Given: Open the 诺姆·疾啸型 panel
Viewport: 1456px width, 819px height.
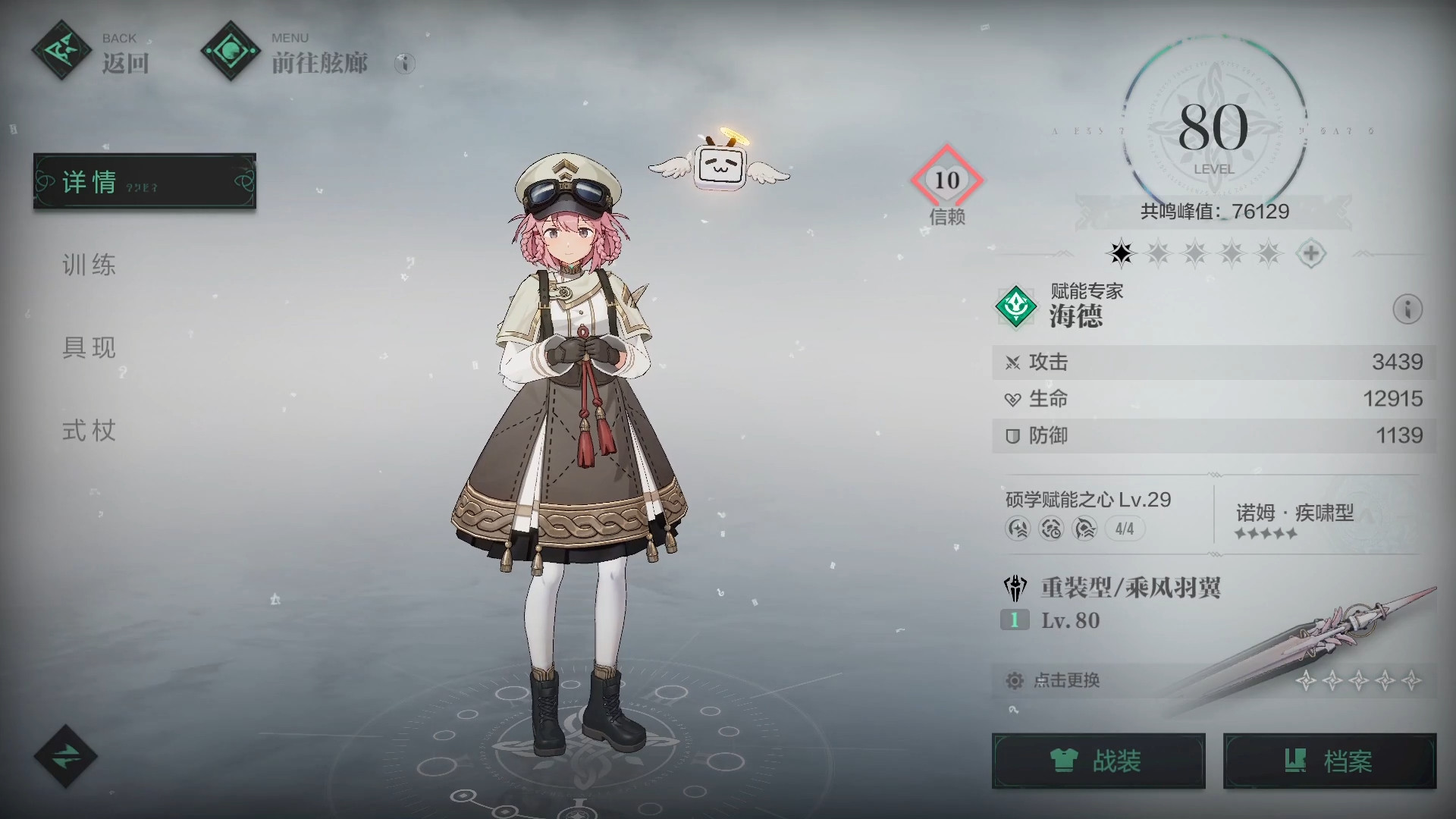Looking at the screenshot, I should pos(1294,520).
